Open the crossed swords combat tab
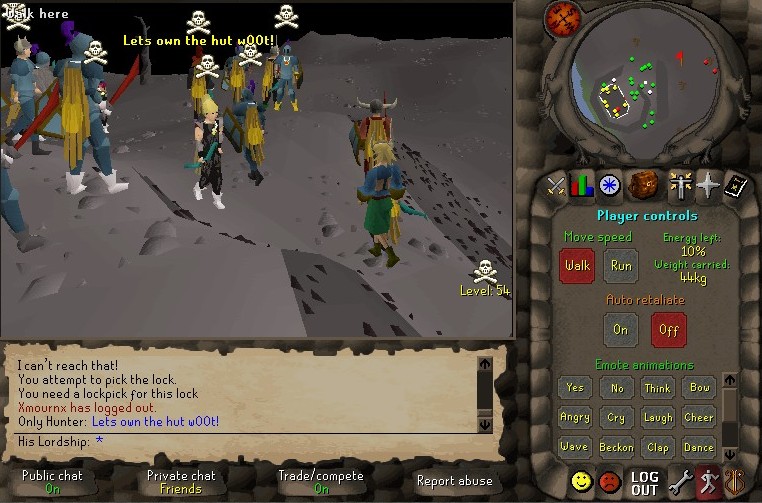 (x=556, y=185)
